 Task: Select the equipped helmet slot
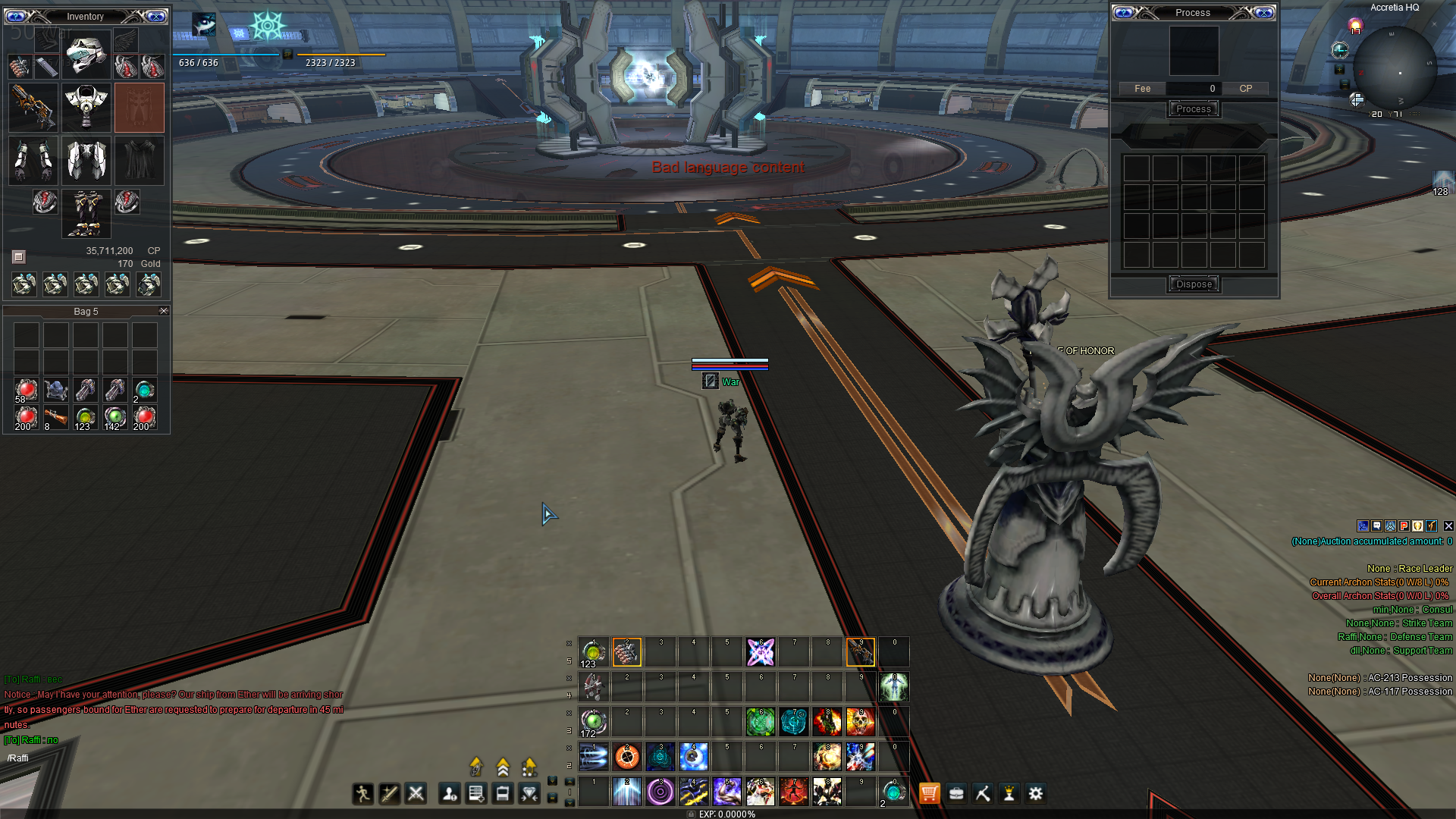point(86,55)
